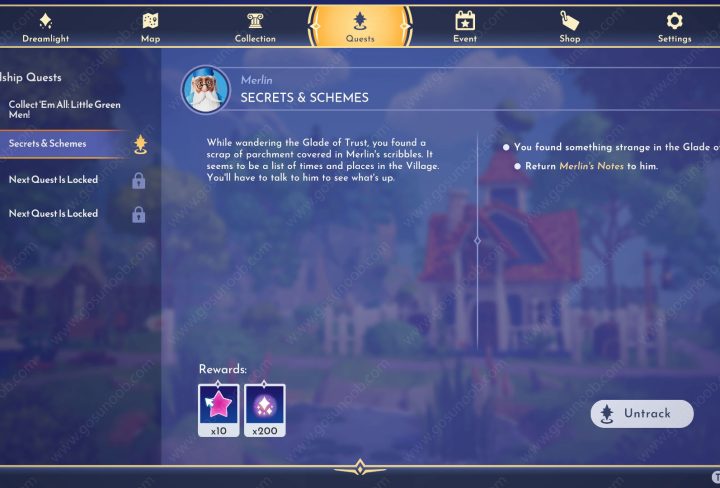The image size is (720, 488).
Task: Click Merlin's portrait icon
Action: tap(206, 89)
